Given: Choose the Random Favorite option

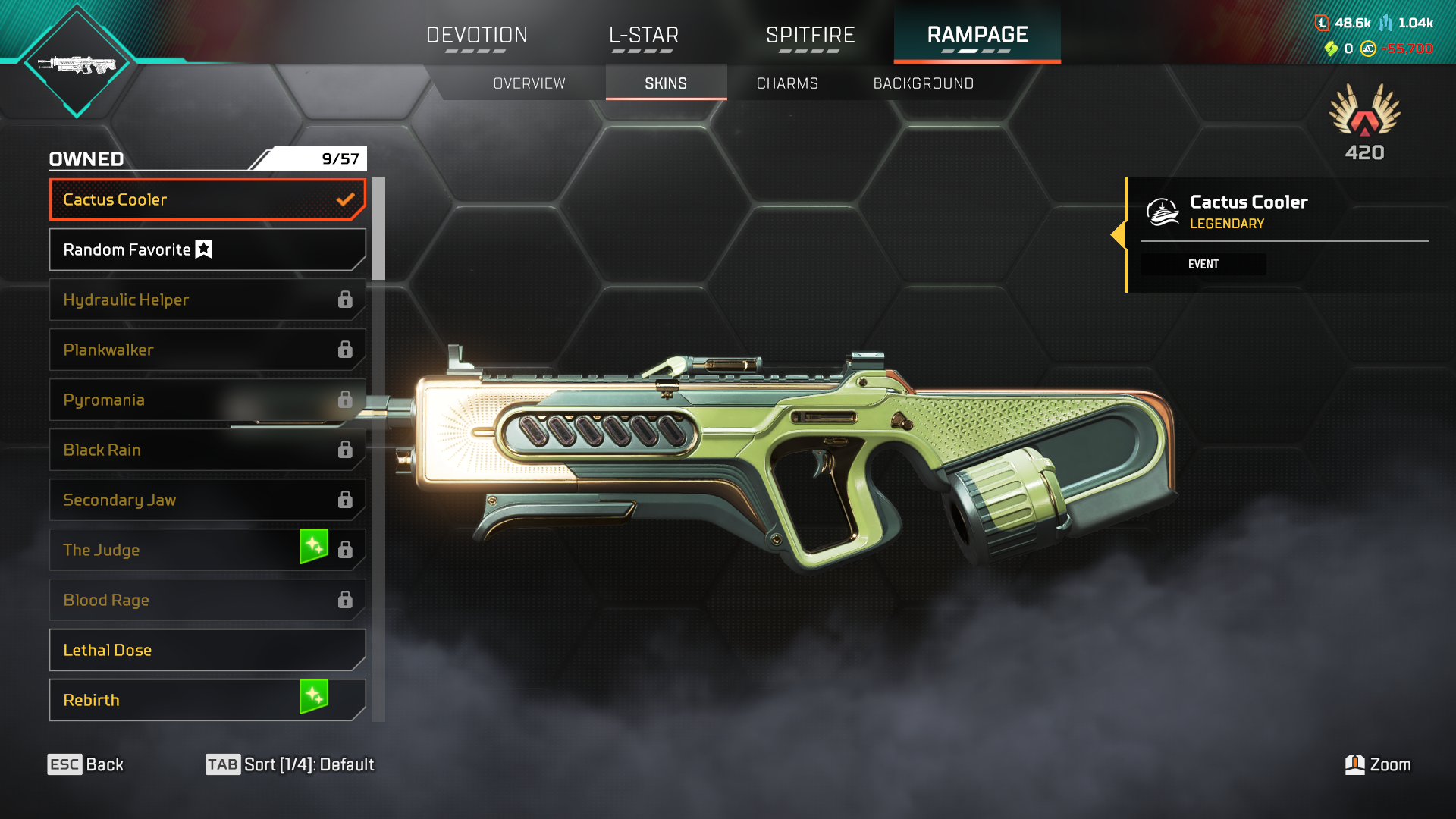Looking at the screenshot, I should click(x=207, y=249).
